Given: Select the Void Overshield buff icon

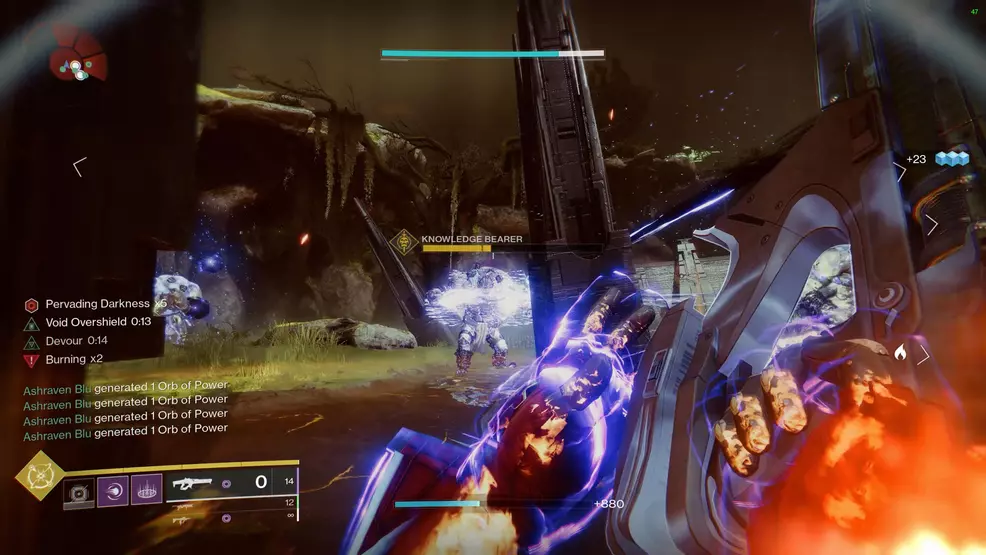Looking at the screenshot, I should point(32,322).
